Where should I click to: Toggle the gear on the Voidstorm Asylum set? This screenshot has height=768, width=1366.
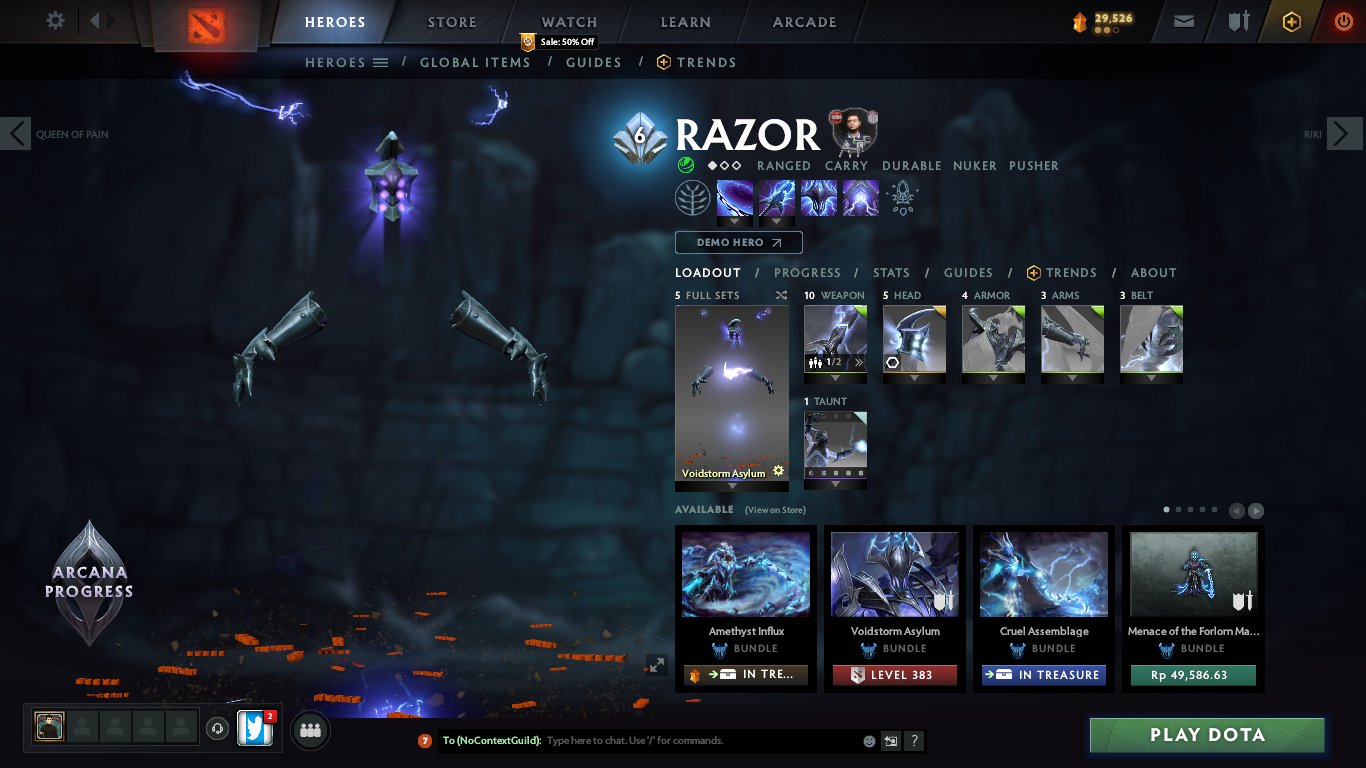778,470
